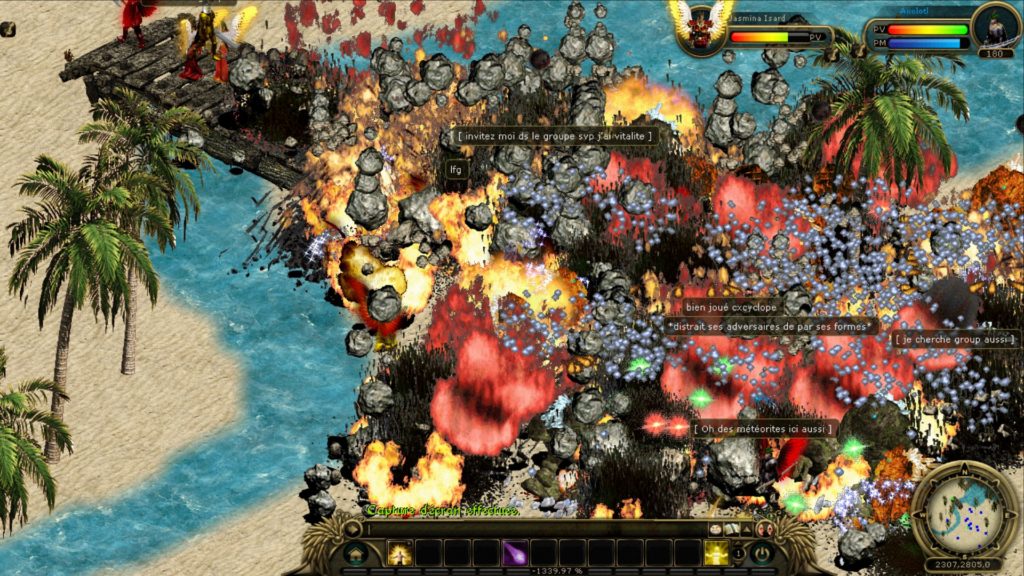The width and height of the screenshot is (1024, 576).
Task: Activate the glowing figure skill in first slot
Action: 400,552
